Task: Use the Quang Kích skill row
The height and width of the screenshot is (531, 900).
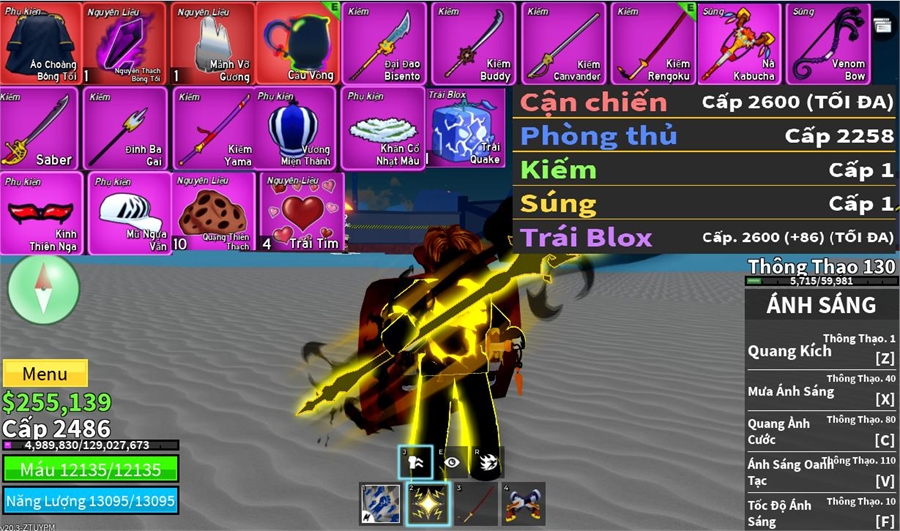Action: (822, 350)
